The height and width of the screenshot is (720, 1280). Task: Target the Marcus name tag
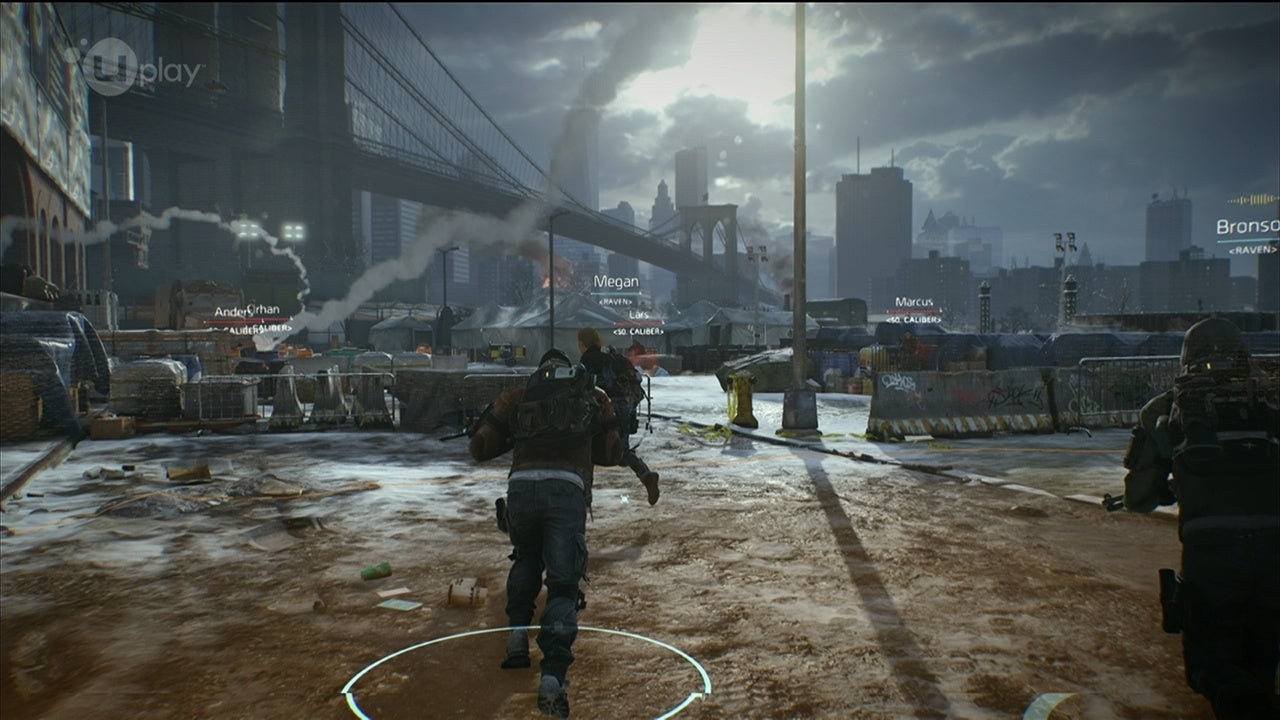coord(914,302)
